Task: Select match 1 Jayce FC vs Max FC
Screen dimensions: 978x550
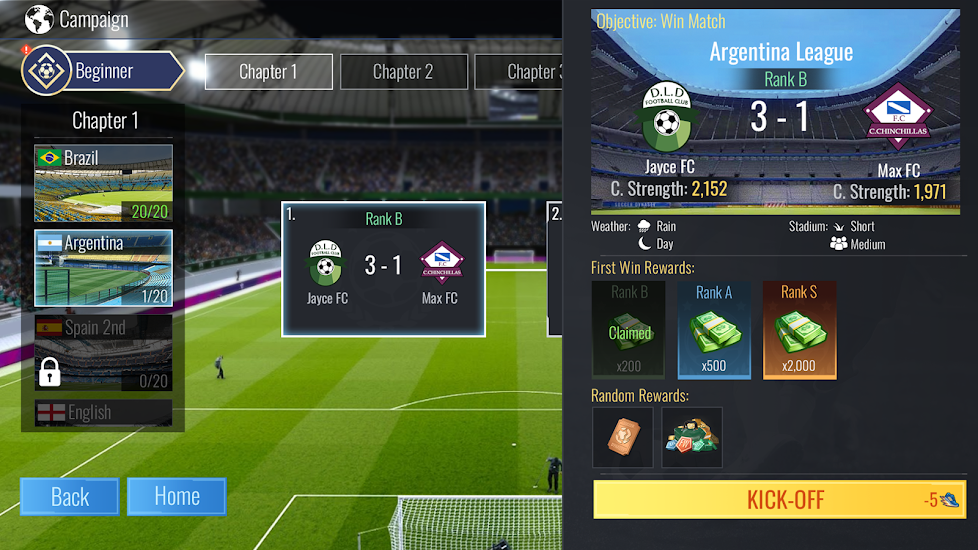Action: (x=383, y=268)
